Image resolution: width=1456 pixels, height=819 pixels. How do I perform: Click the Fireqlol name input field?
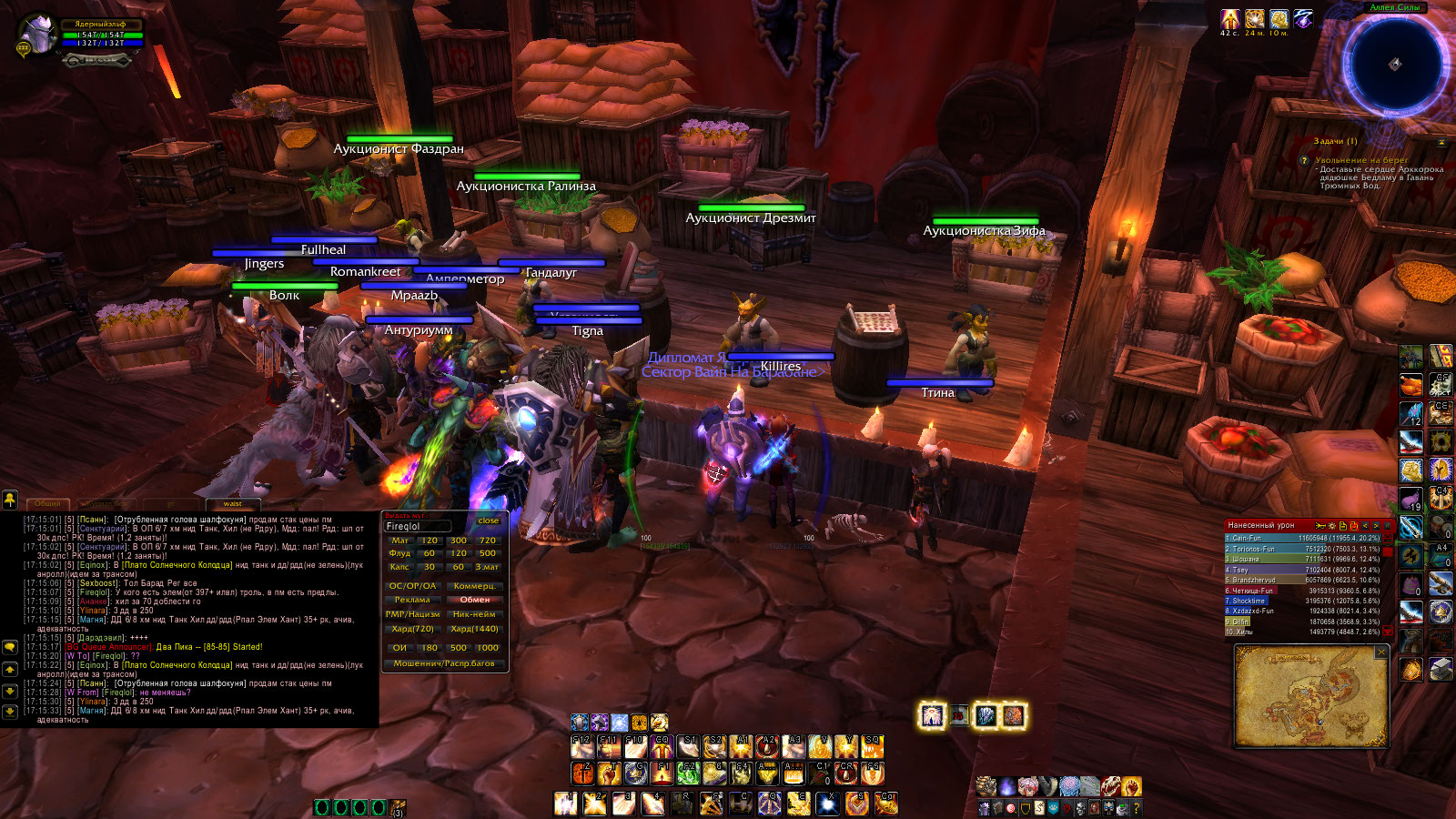pos(418,526)
